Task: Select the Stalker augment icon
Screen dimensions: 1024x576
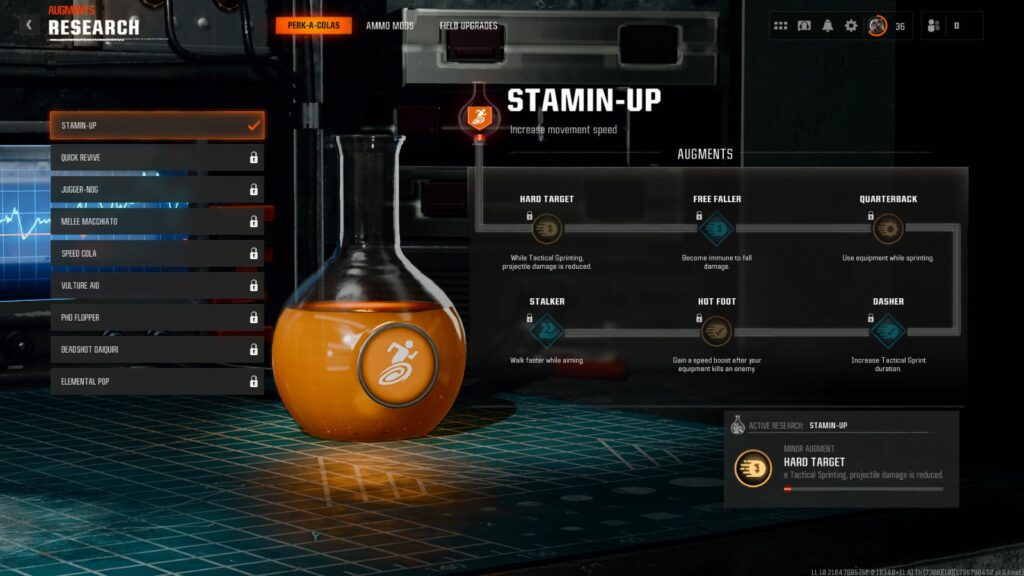Action: pos(546,331)
